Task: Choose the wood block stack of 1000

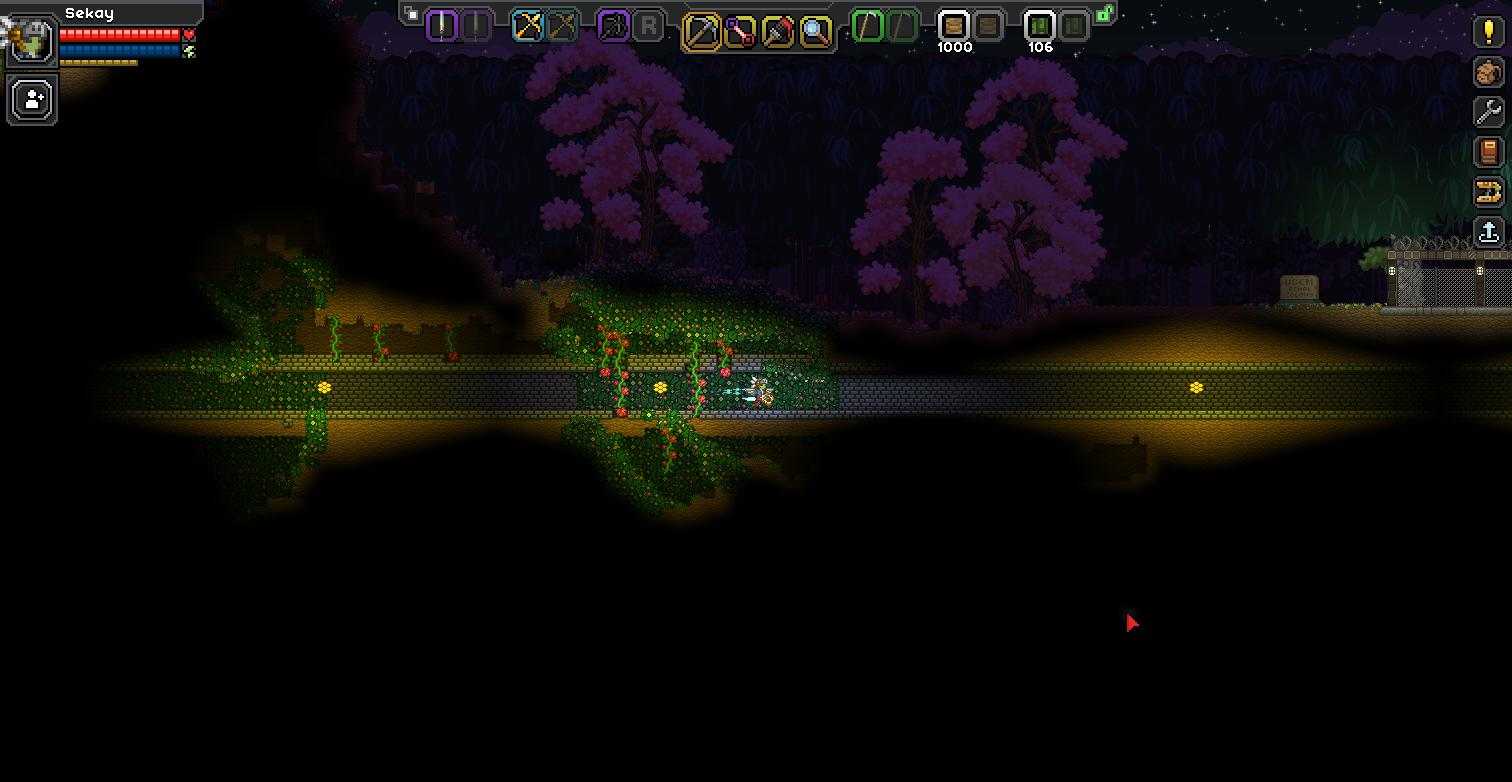Action: pyautogui.click(x=954, y=26)
